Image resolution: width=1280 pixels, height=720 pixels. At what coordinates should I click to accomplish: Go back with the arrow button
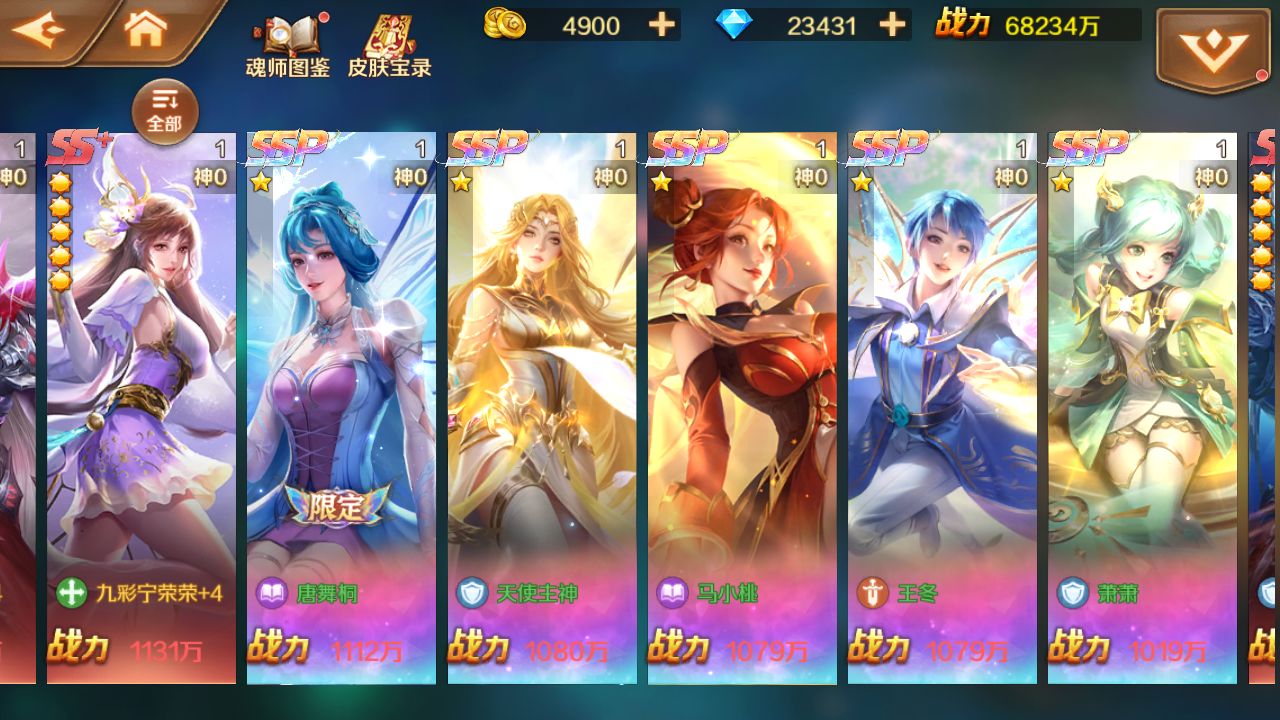click(40, 30)
